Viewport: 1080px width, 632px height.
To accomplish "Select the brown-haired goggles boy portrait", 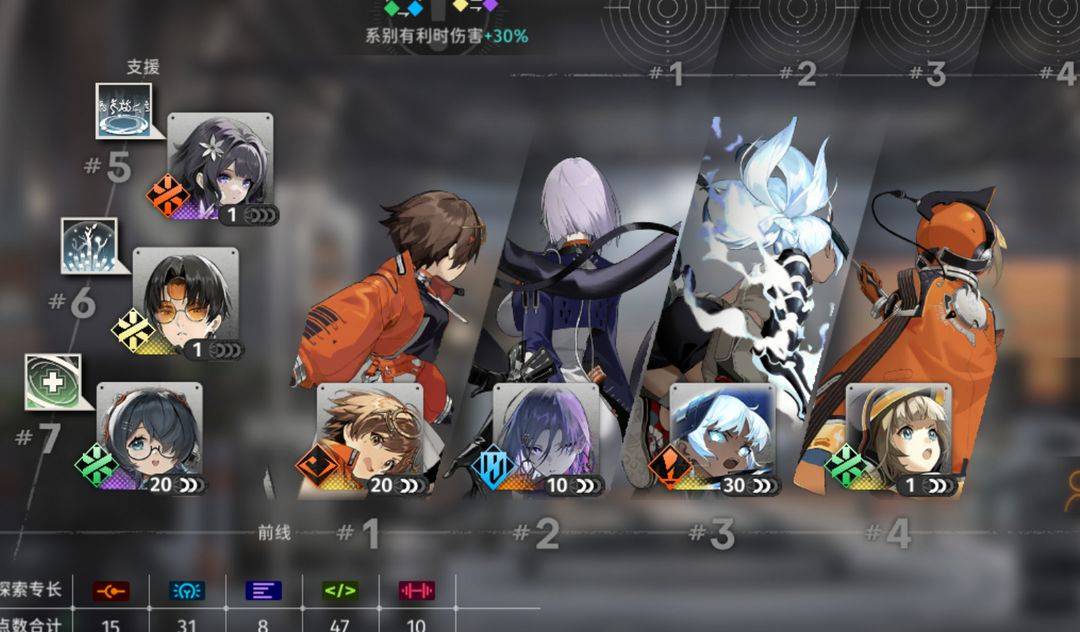I will point(368,438).
